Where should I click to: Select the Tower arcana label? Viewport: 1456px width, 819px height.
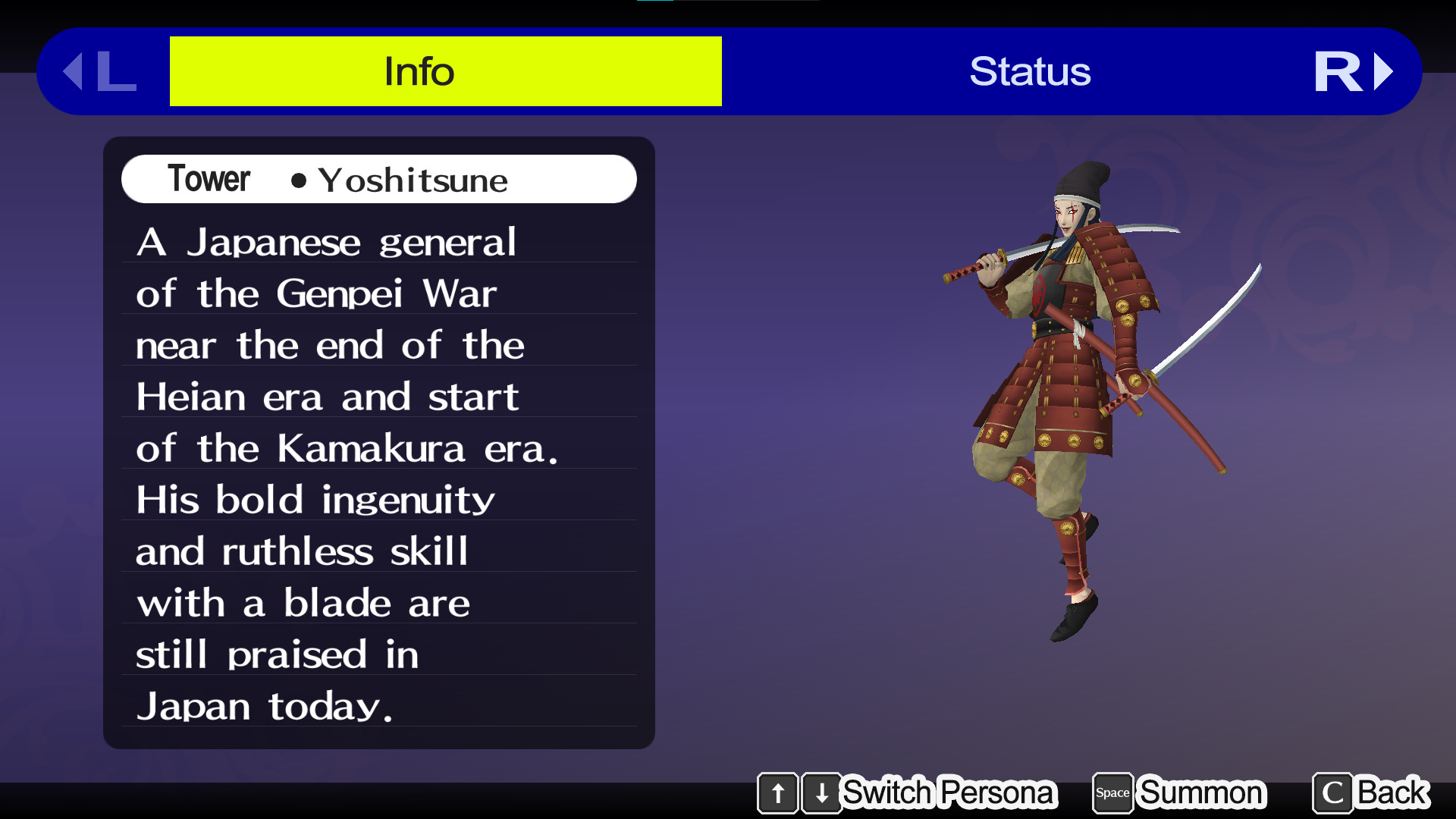[208, 179]
